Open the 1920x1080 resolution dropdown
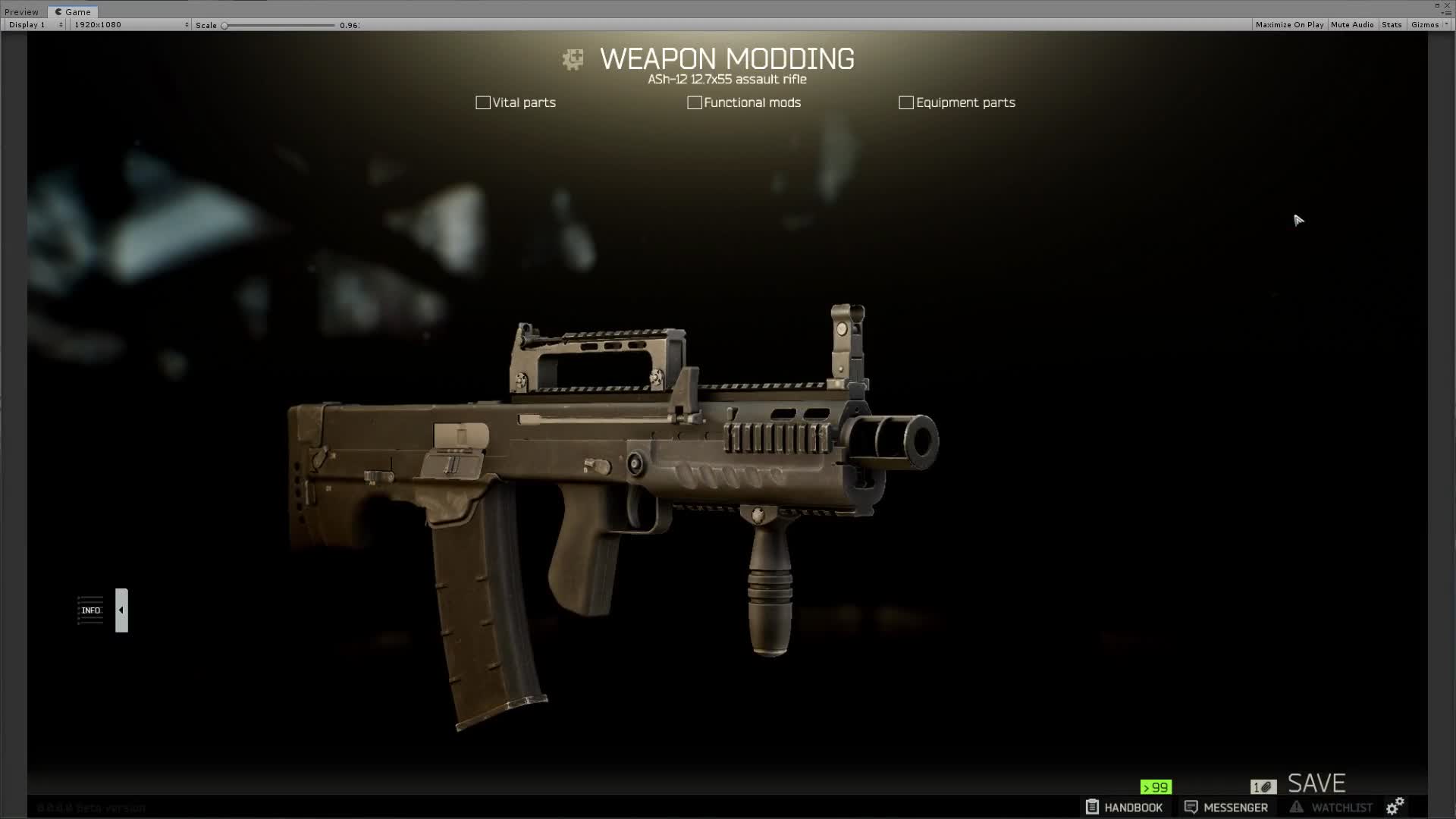1456x819 pixels. point(130,25)
